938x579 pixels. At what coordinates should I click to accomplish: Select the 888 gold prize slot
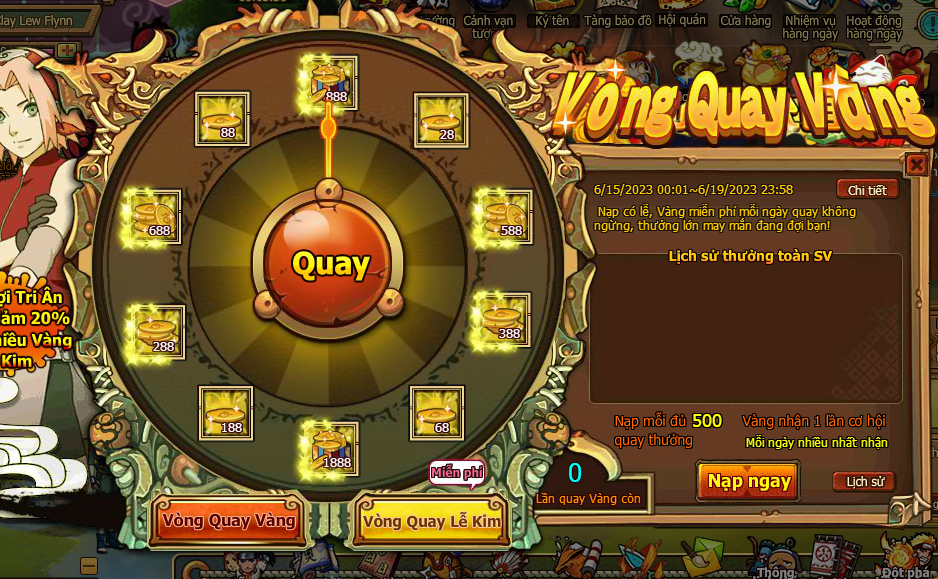328,82
